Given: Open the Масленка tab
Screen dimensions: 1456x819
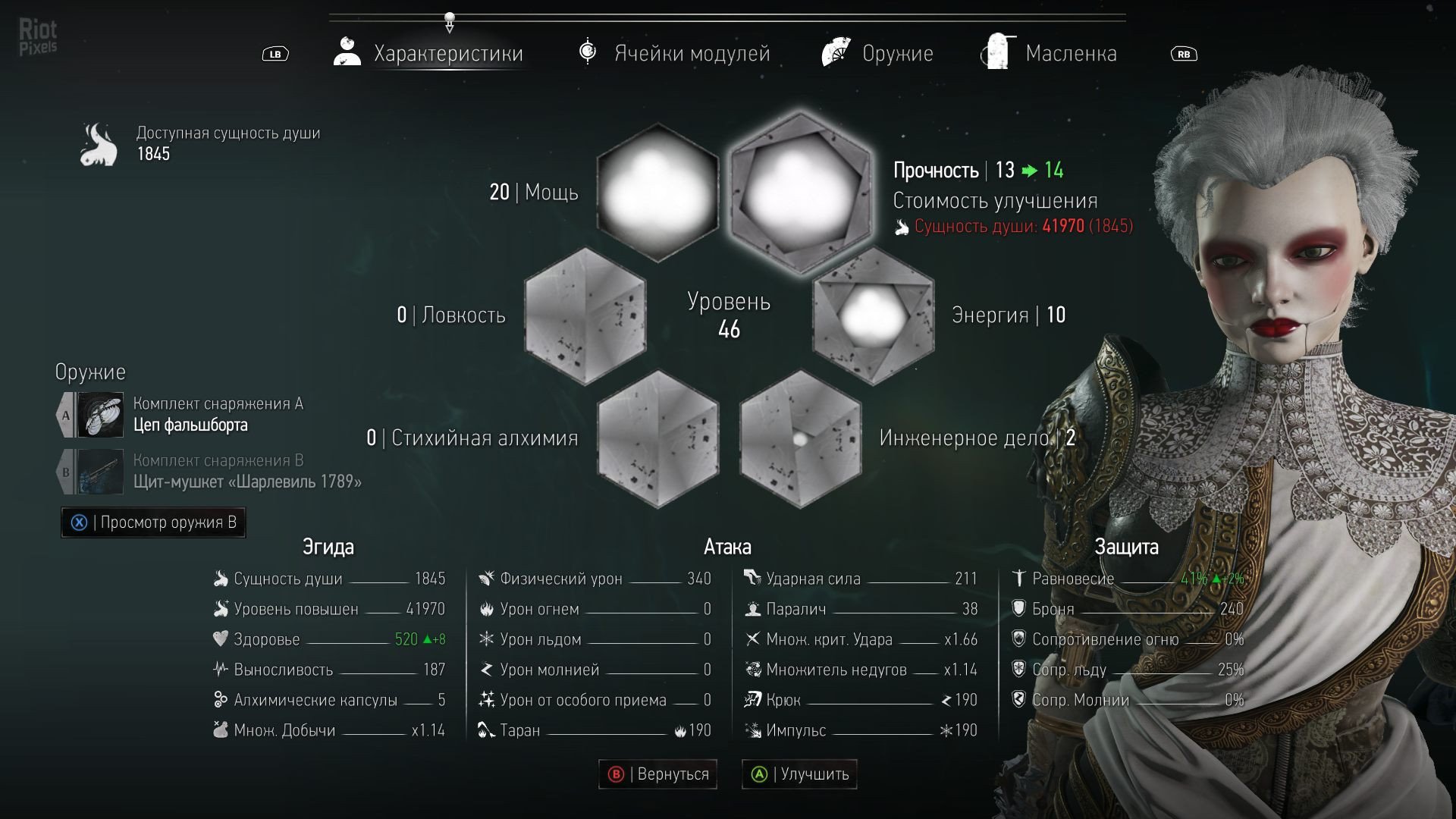Looking at the screenshot, I should 1050,53.
